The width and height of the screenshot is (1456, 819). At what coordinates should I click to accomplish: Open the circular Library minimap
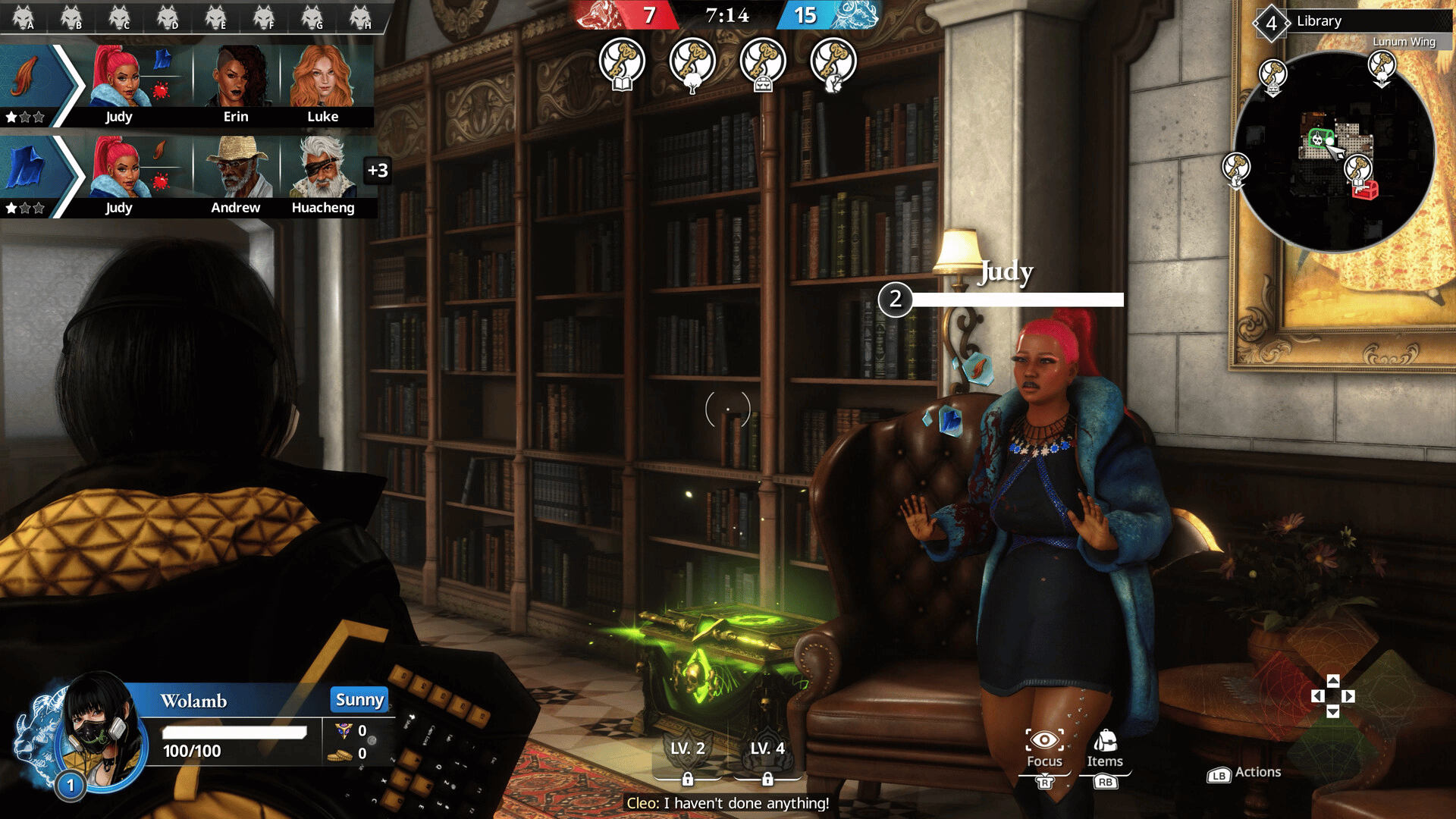tap(1335, 152)
